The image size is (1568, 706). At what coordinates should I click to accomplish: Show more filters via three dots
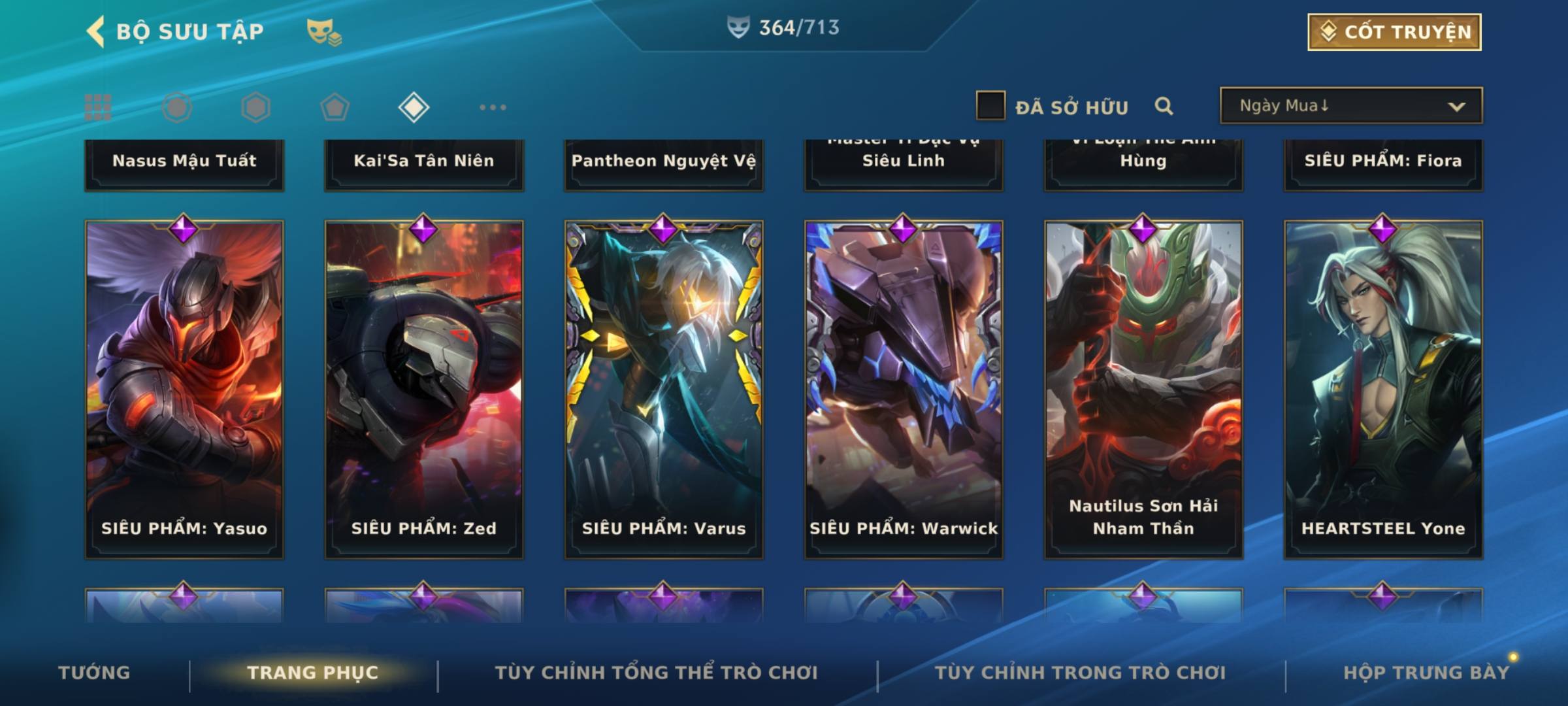click(x=493, y=107)
